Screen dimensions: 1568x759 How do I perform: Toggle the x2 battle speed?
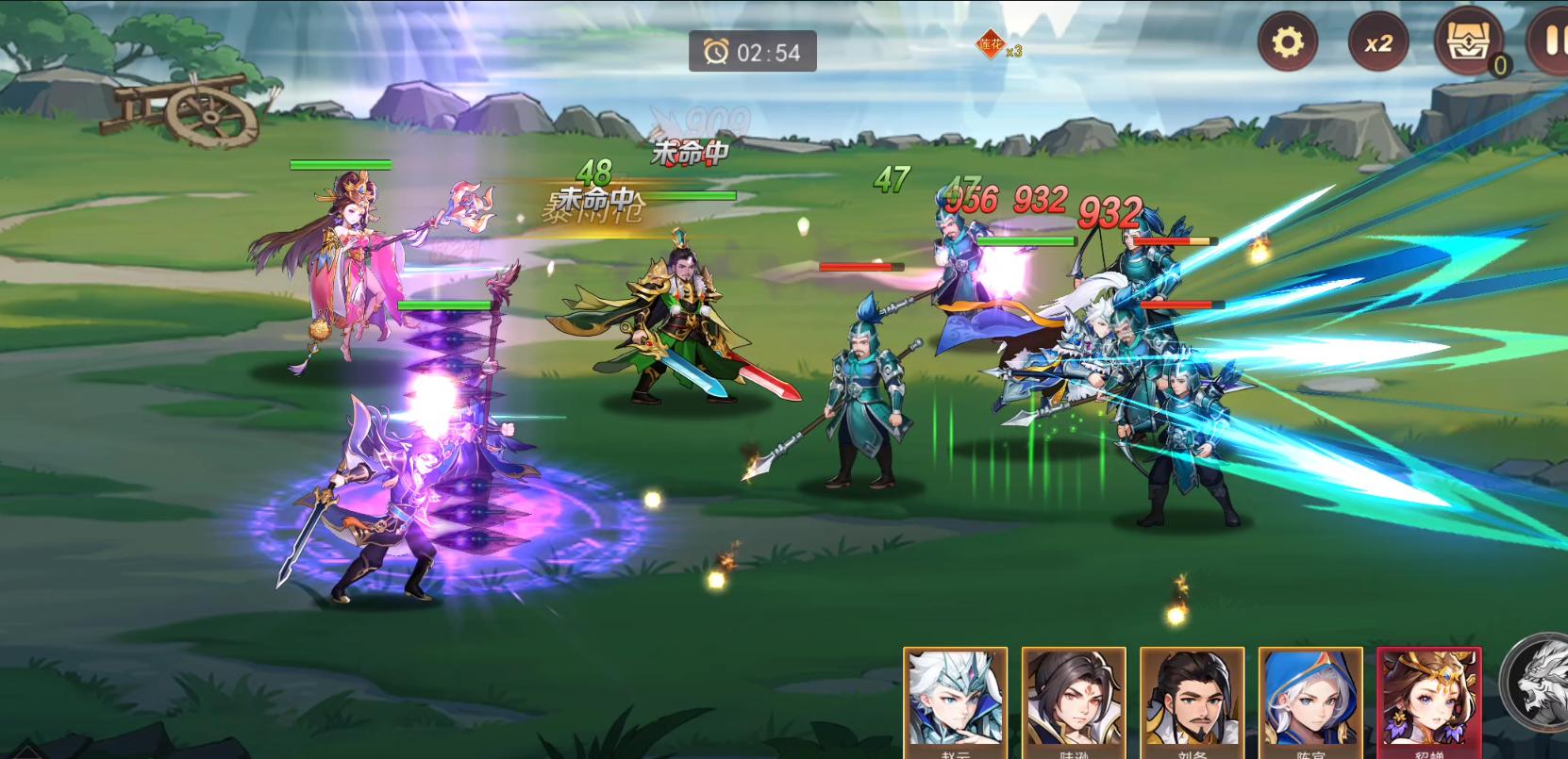(x=1377, y=43)
